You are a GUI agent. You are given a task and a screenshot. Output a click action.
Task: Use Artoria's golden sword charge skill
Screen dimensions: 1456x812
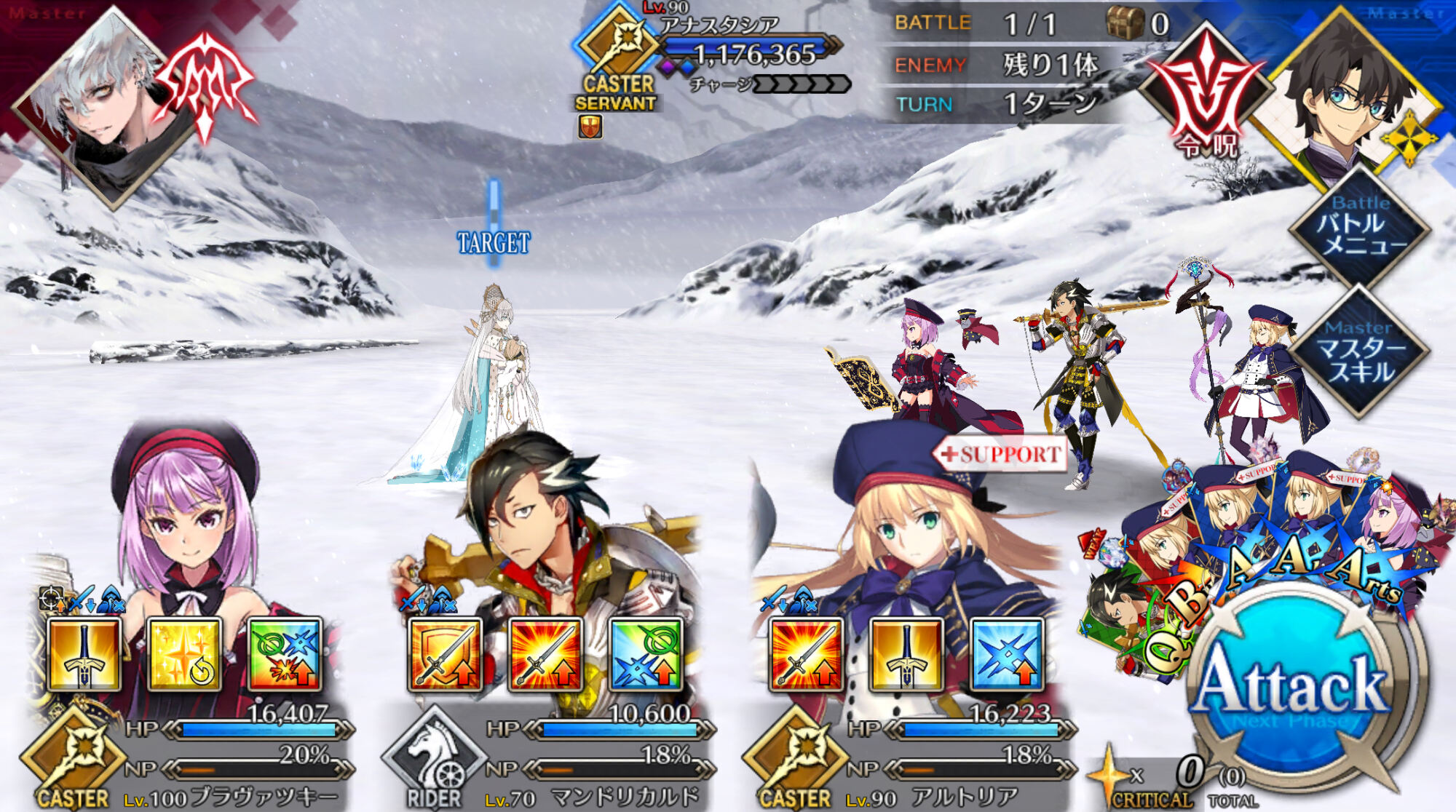pos(906,654)
